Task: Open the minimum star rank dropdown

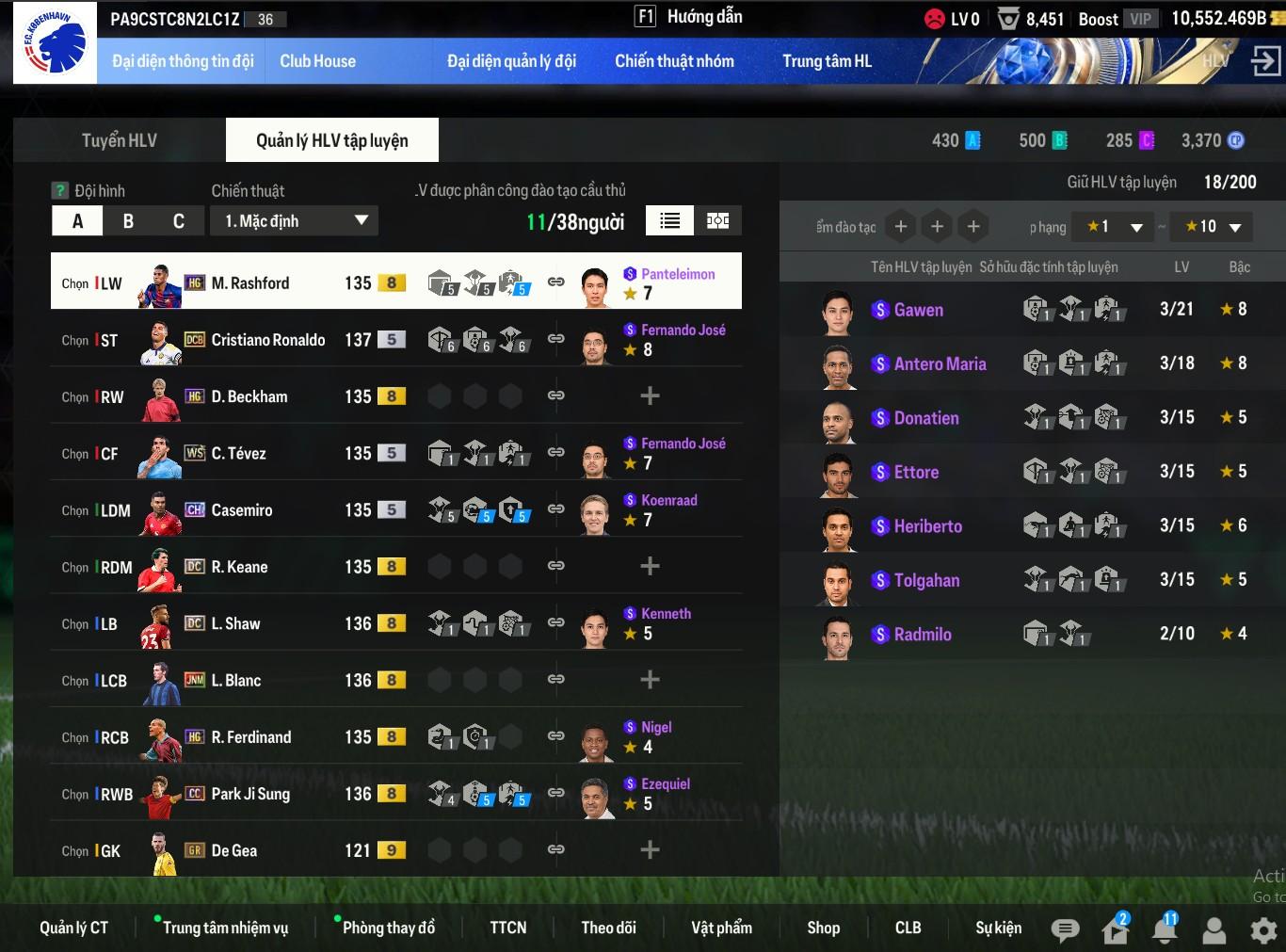Action: [x=1115, y=227]
